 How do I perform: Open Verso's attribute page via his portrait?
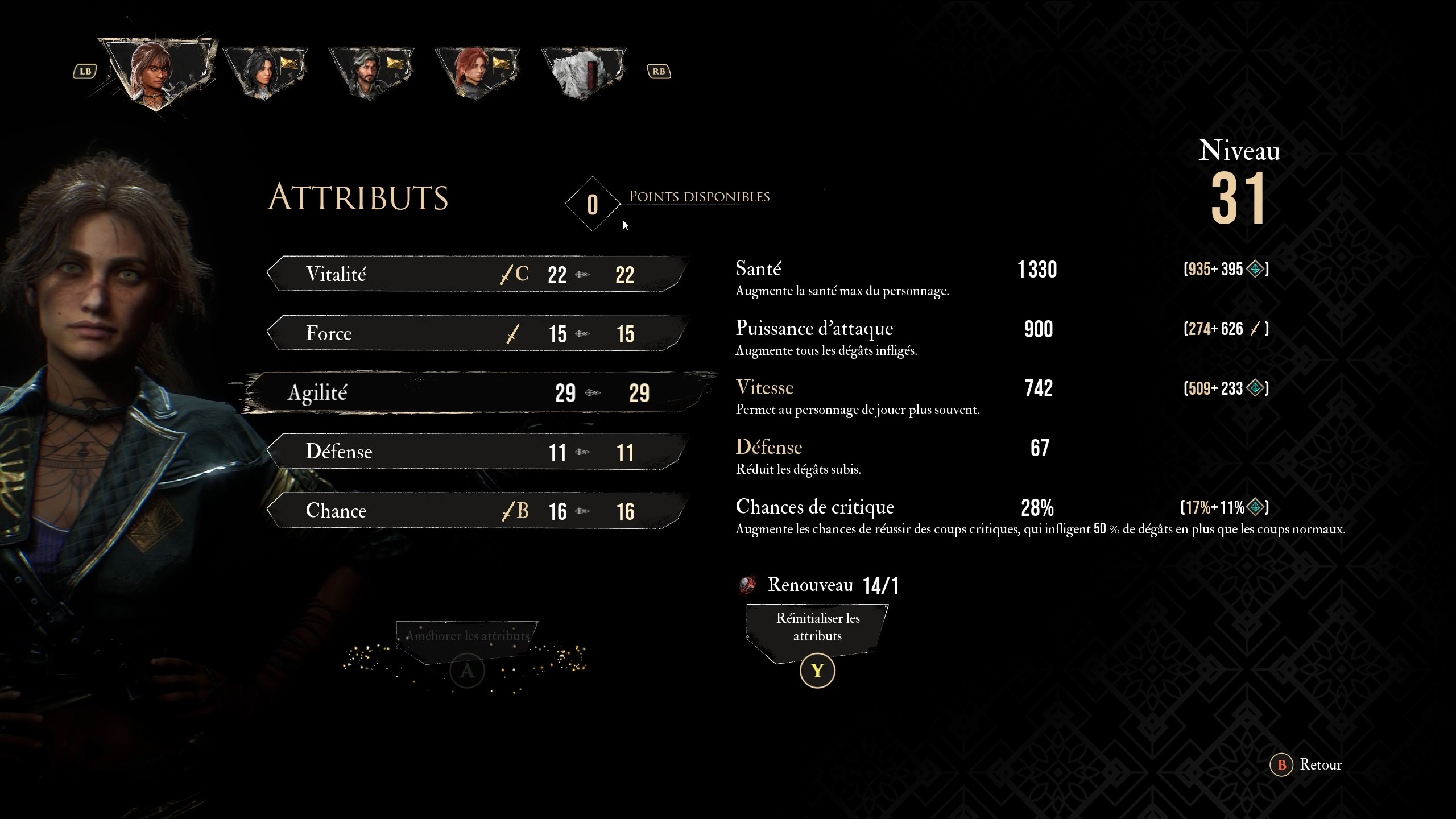click(x=371, y=71)
